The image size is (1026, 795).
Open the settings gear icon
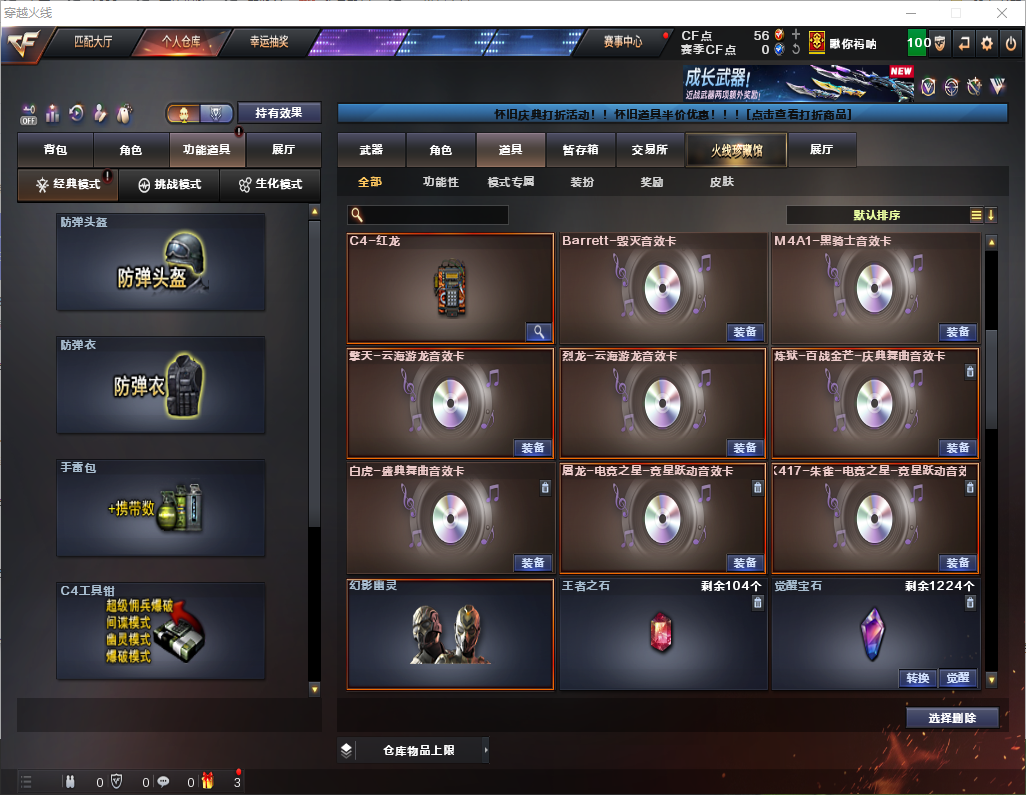(x=987, y=43)
